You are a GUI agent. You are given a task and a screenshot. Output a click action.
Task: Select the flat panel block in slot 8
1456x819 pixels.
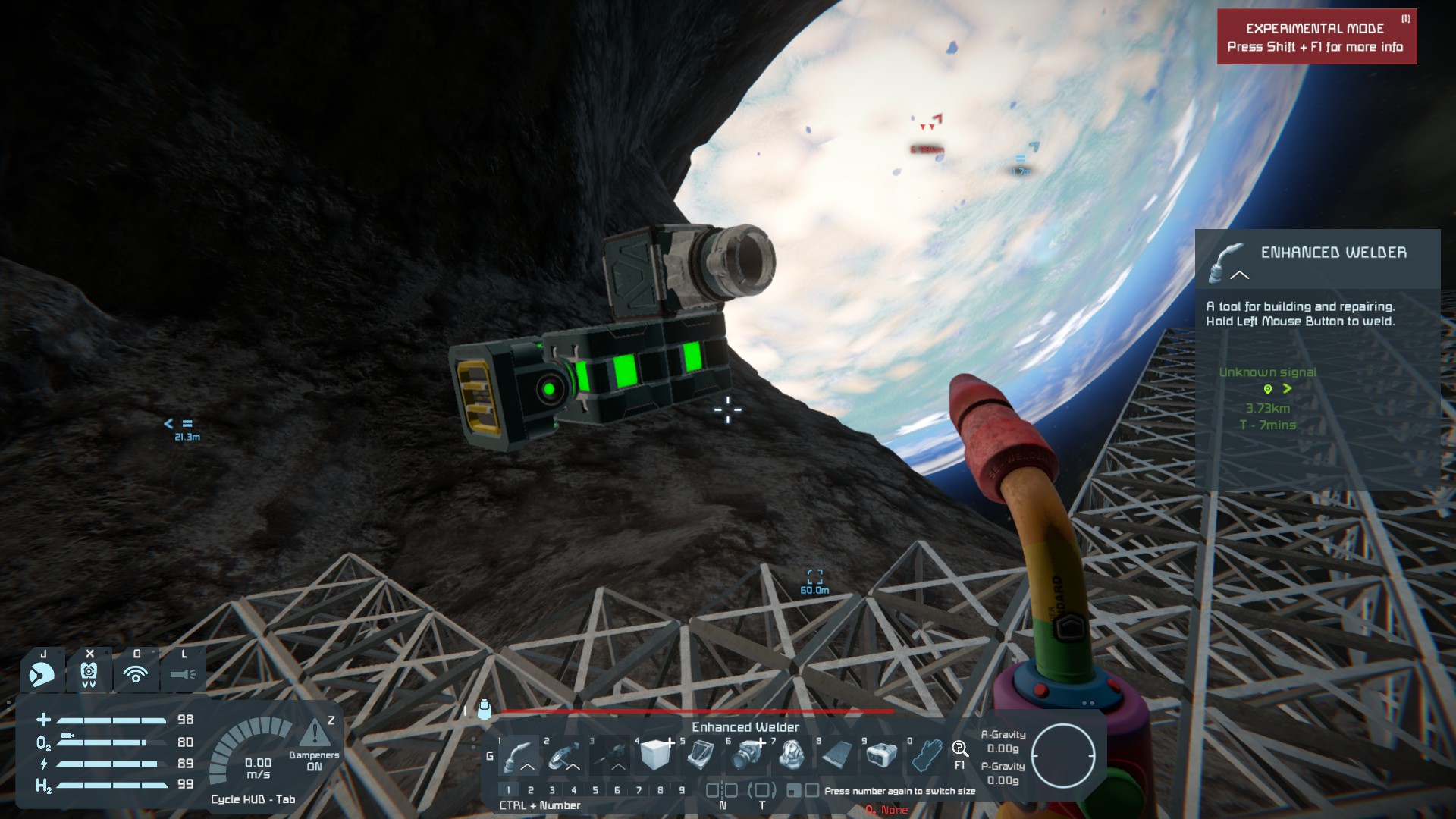click(837, 755)
